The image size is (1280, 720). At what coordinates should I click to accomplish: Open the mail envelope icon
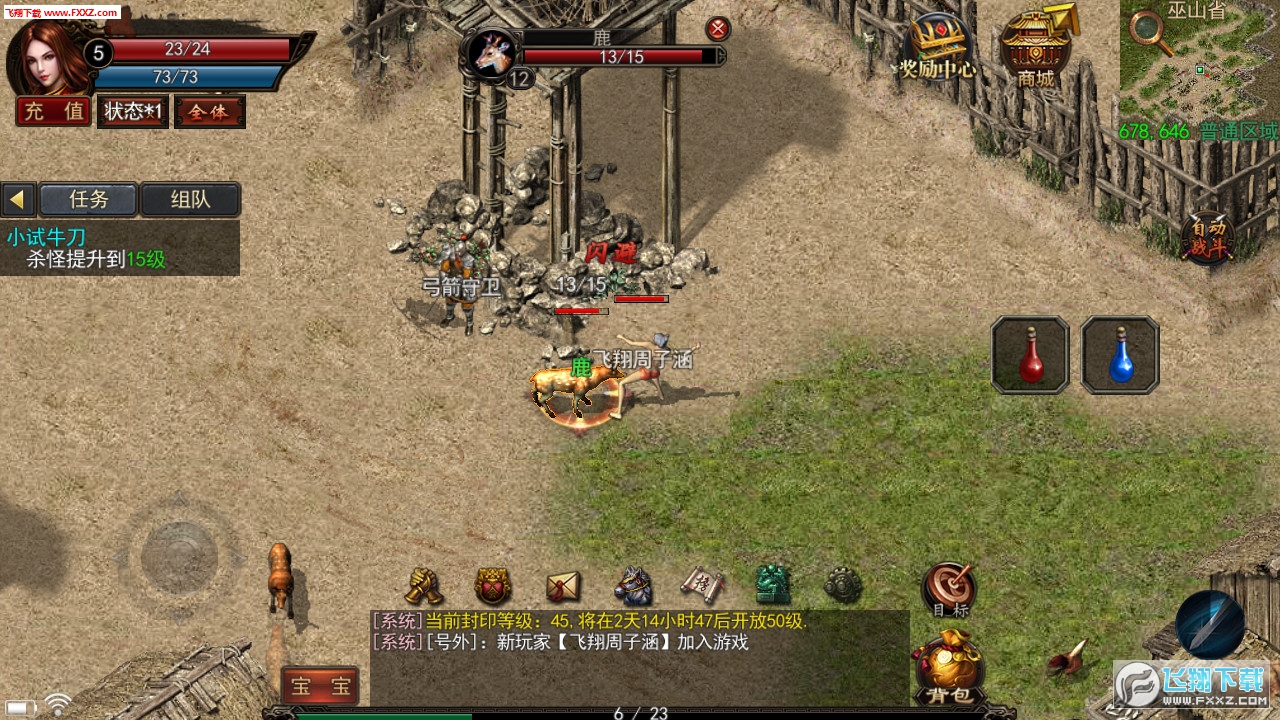point(563,586)
